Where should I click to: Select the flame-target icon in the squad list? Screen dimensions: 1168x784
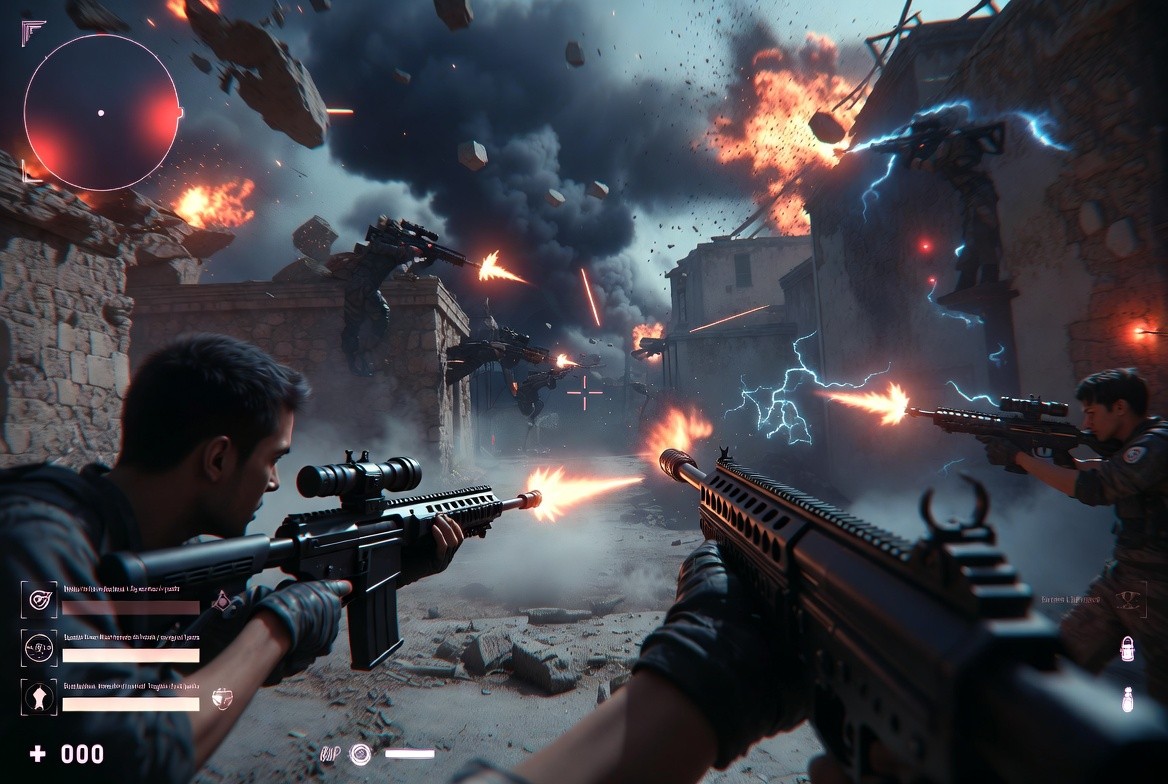coord(39,600)
